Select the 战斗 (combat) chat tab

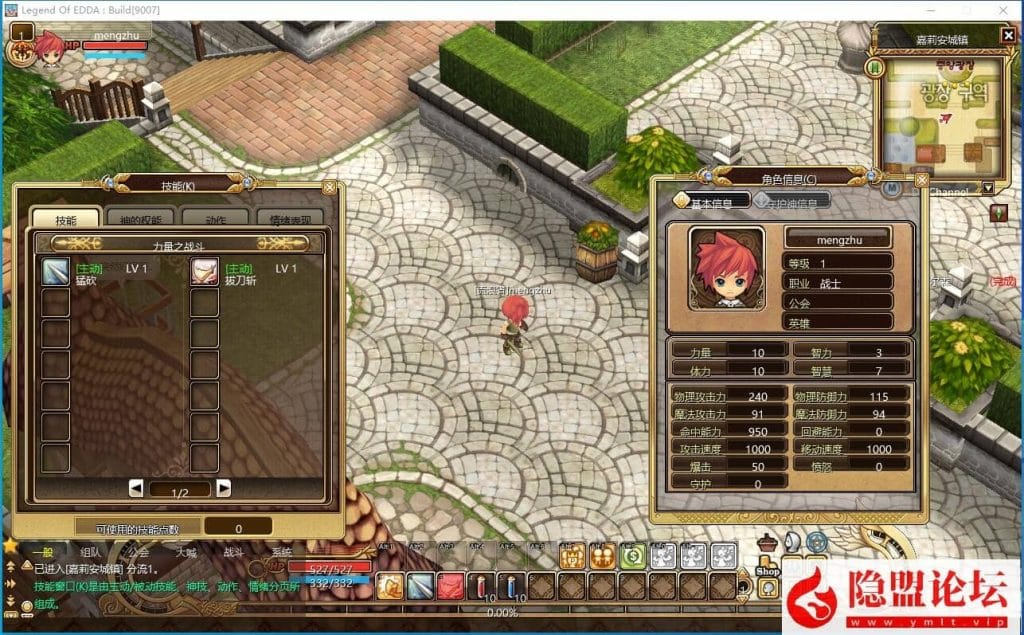point(233,551)
